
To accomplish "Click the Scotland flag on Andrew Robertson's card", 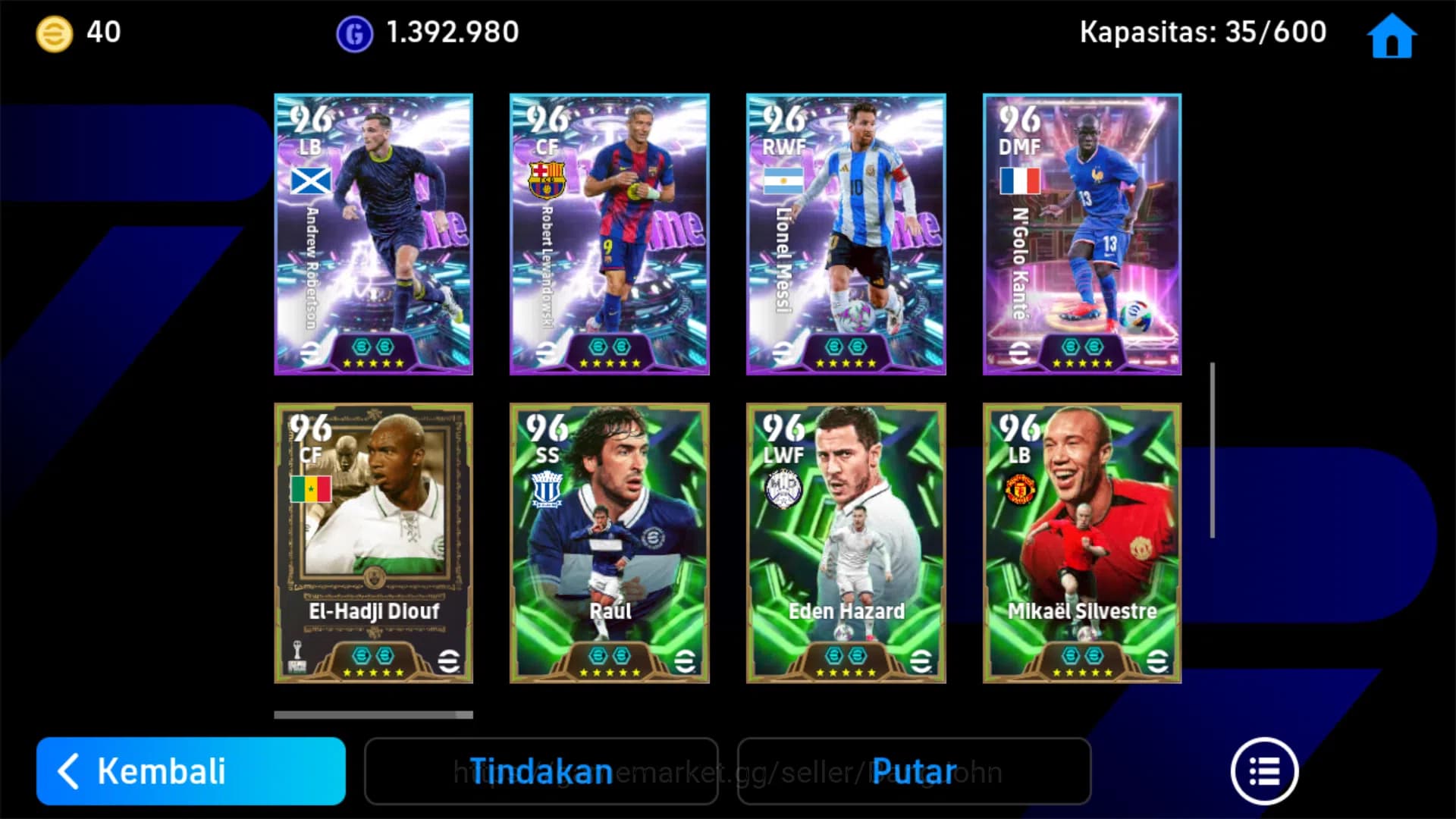I will tap(309, 180).
